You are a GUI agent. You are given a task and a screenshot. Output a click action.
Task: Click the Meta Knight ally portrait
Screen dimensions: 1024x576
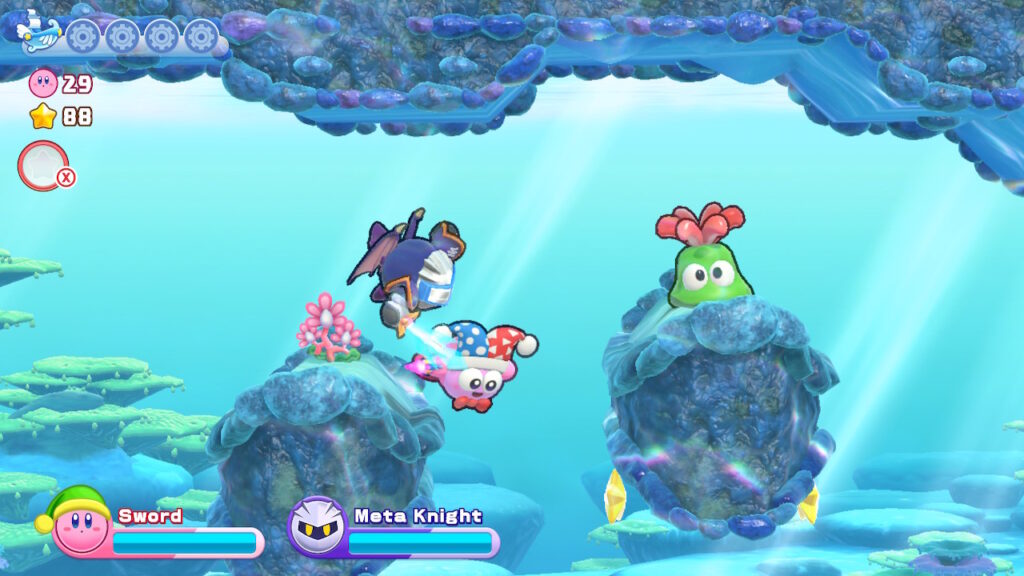(x=317, y=526)
